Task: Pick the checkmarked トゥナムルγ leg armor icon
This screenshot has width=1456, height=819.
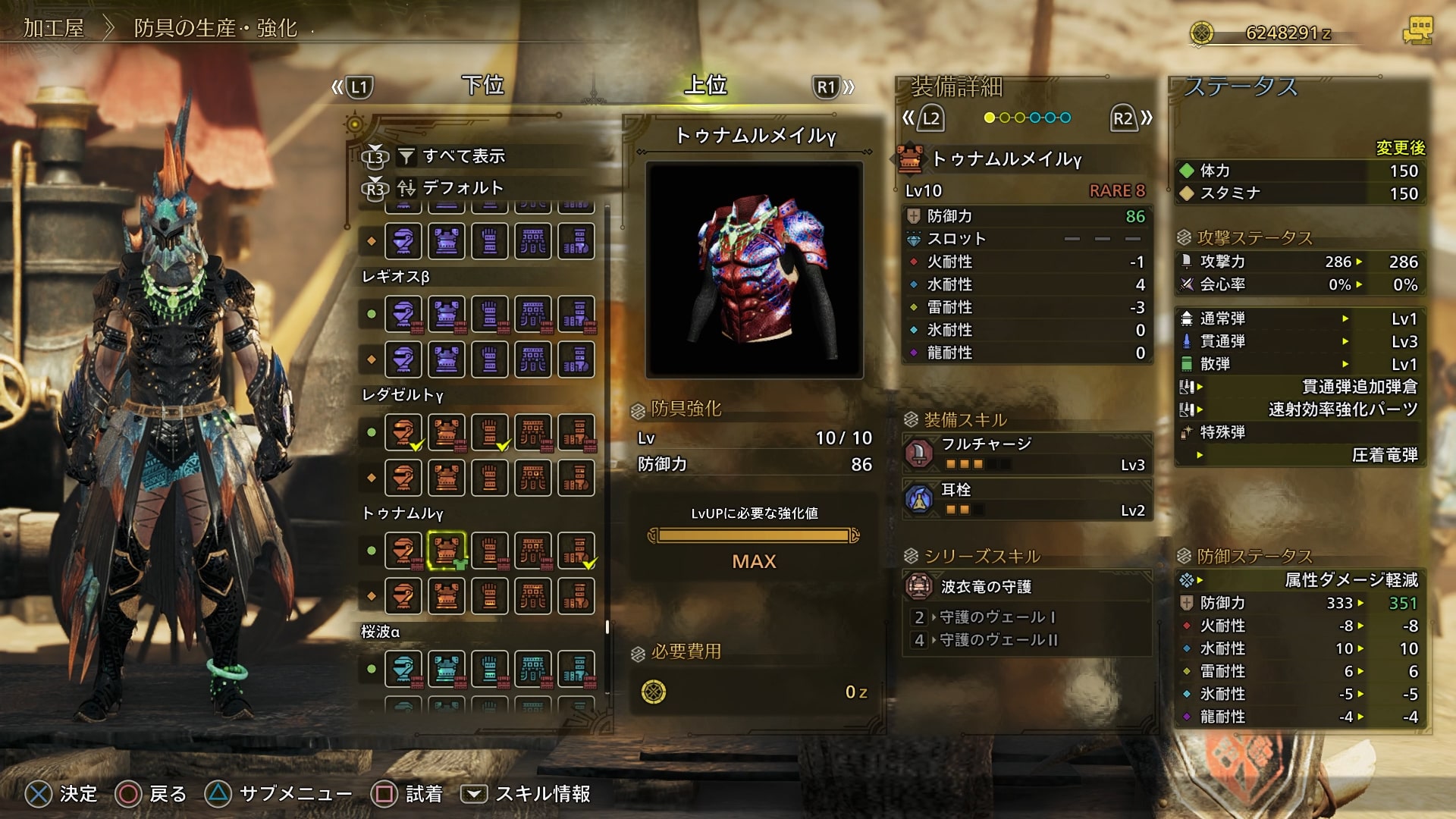Action: (x=576, y=551)
